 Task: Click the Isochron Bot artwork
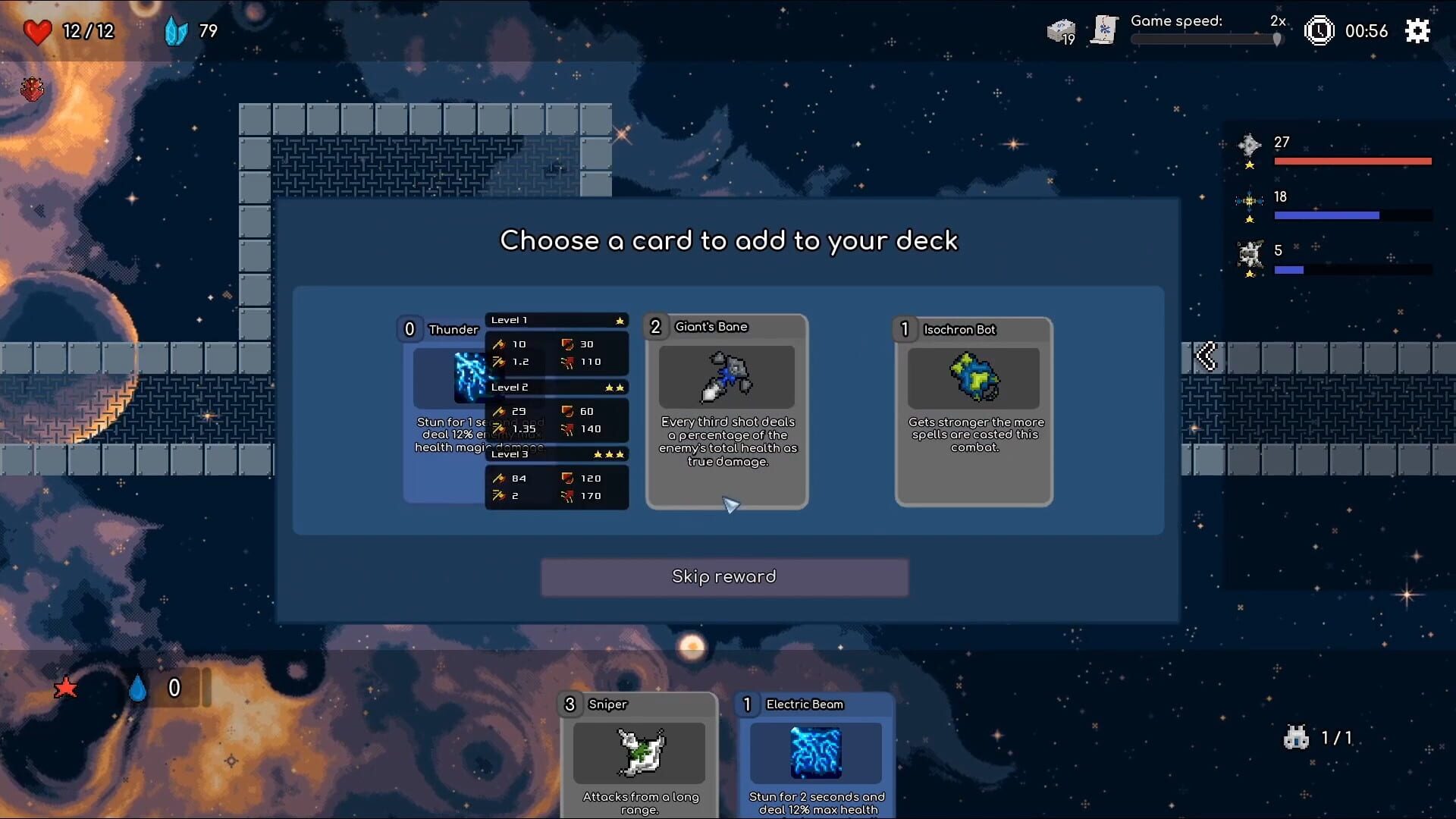coord(974,378)
